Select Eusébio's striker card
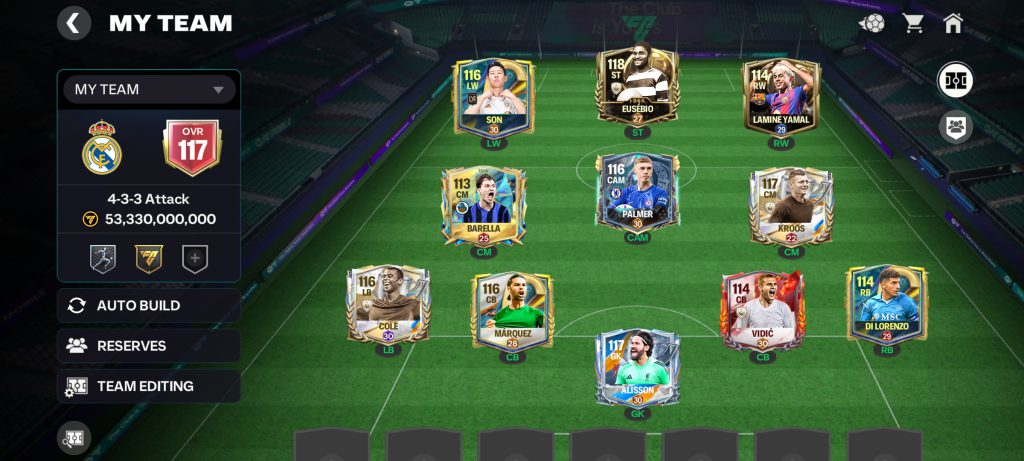The height and width of the screenshot is (461, 1024). 637,88
